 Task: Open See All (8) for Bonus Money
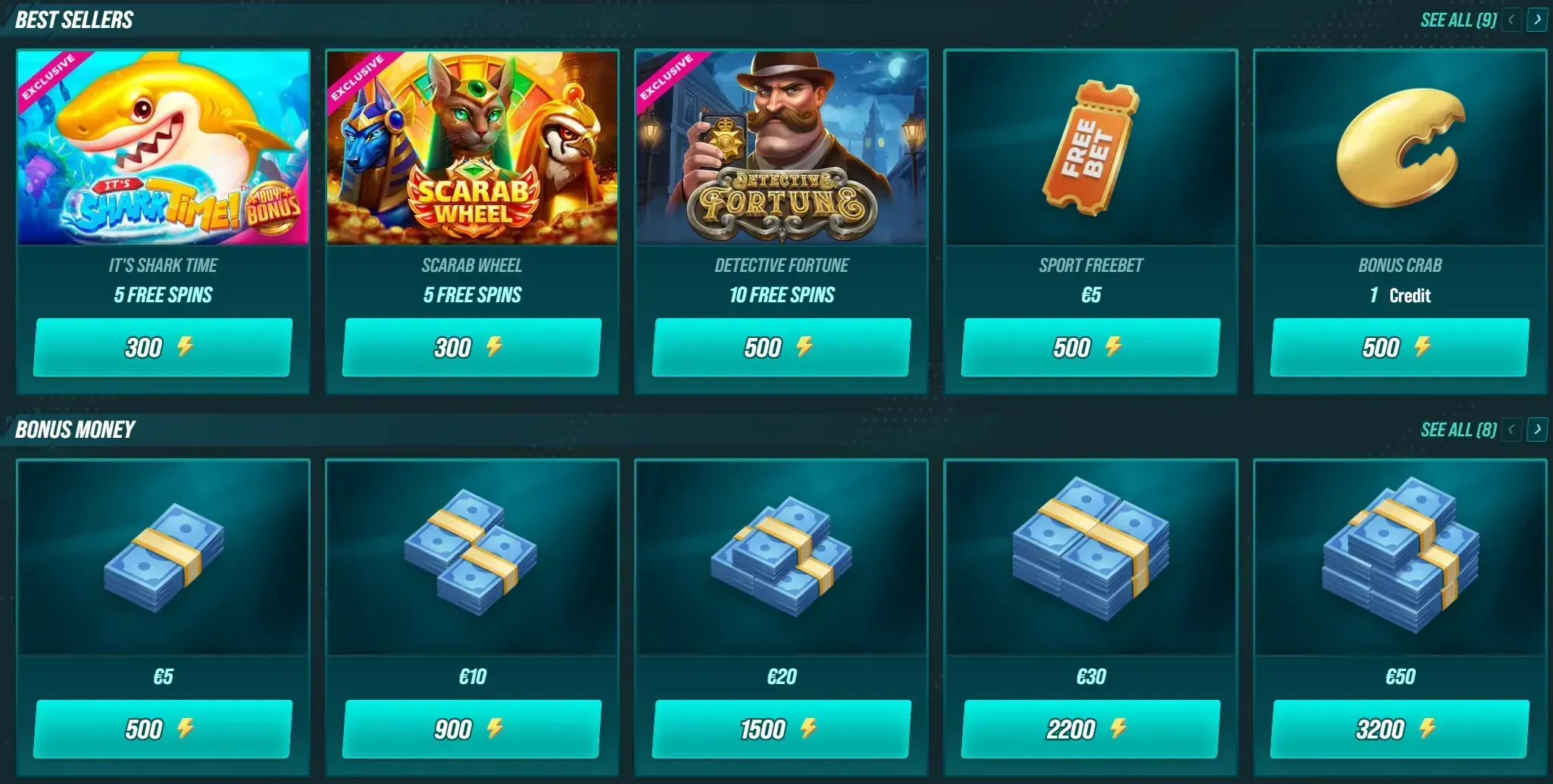[x=1457, y=429]
